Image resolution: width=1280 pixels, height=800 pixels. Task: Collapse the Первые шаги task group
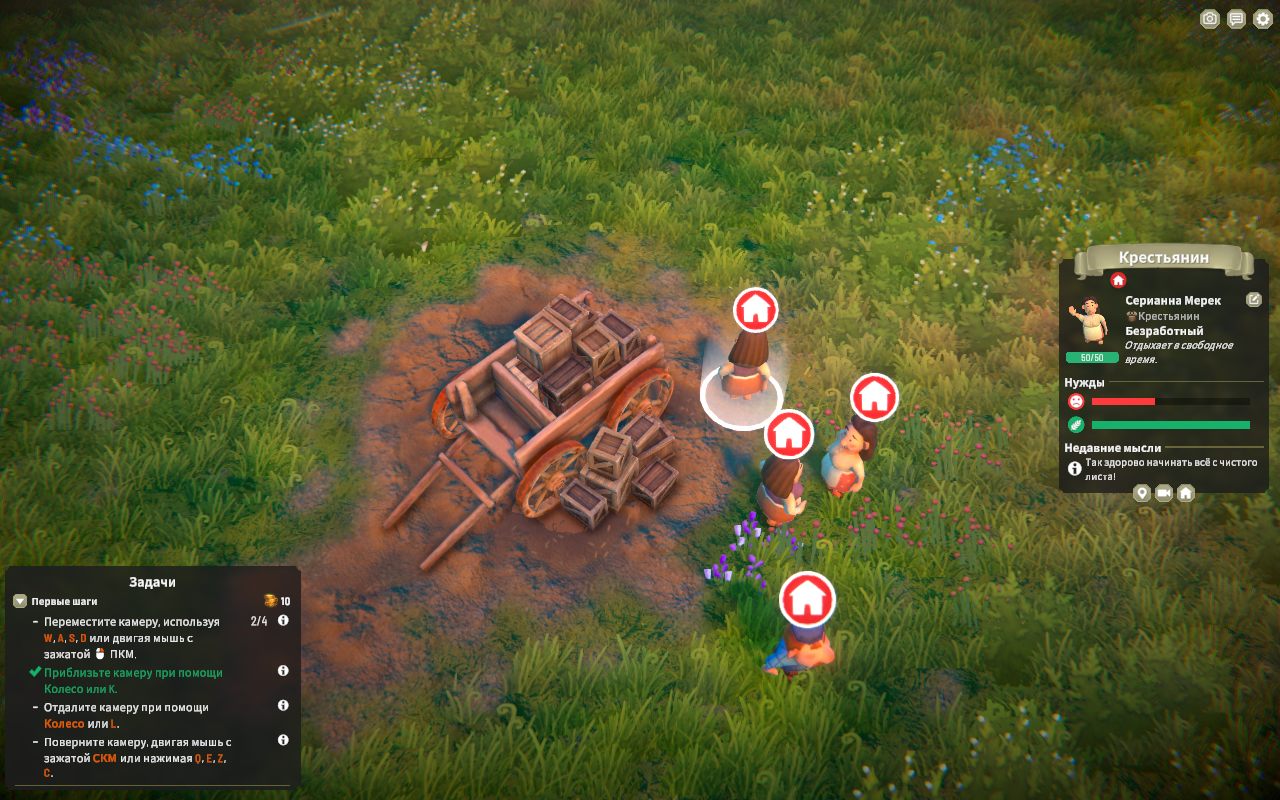point(20,602)
